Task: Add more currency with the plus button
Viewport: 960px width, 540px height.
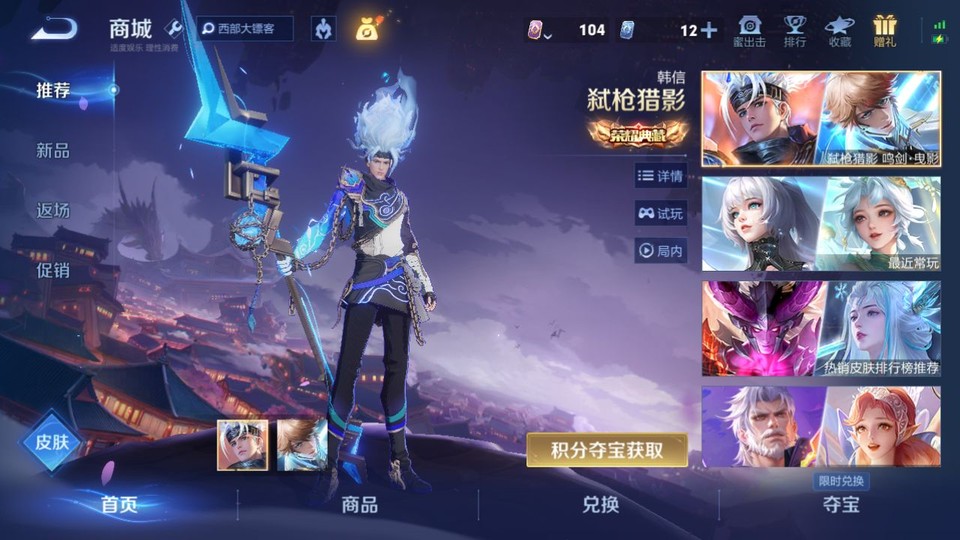Action: click(709, 30)
